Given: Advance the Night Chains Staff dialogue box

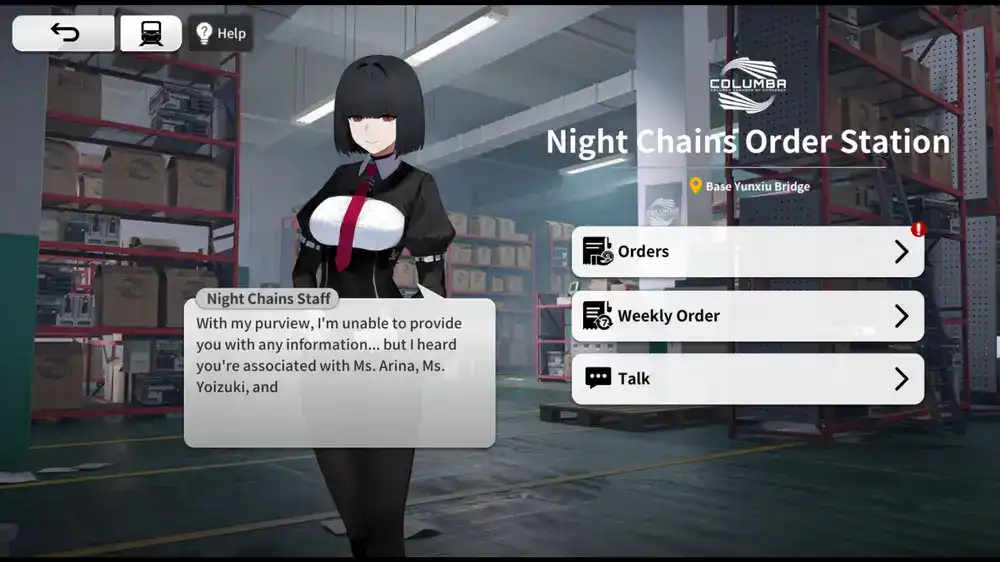Looking at the screenshot, I should pyautogui.click(x=339, y=372).
